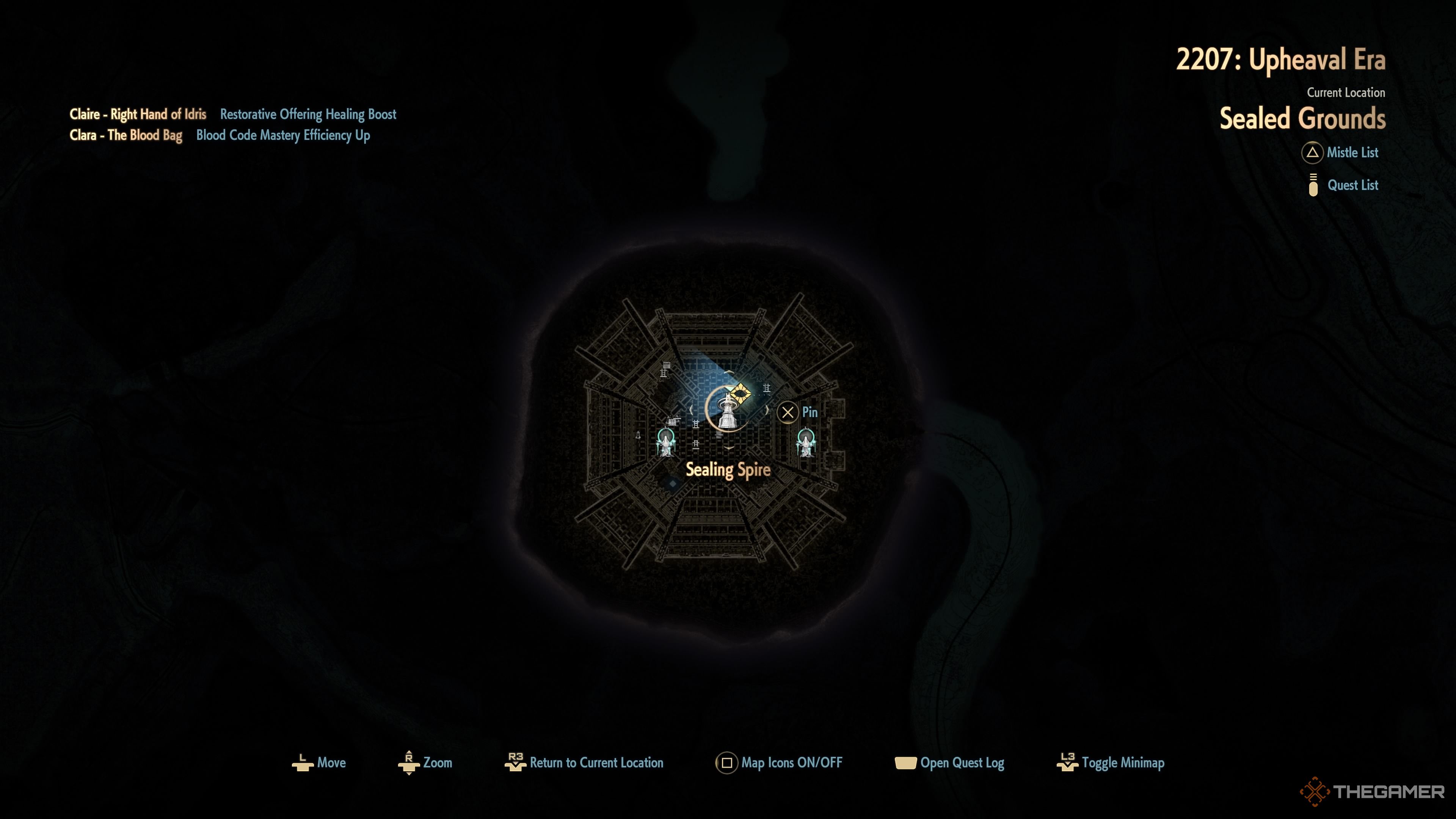
Task: Select the mistle marker nearest the Pin label
Action: coord(805,442)
